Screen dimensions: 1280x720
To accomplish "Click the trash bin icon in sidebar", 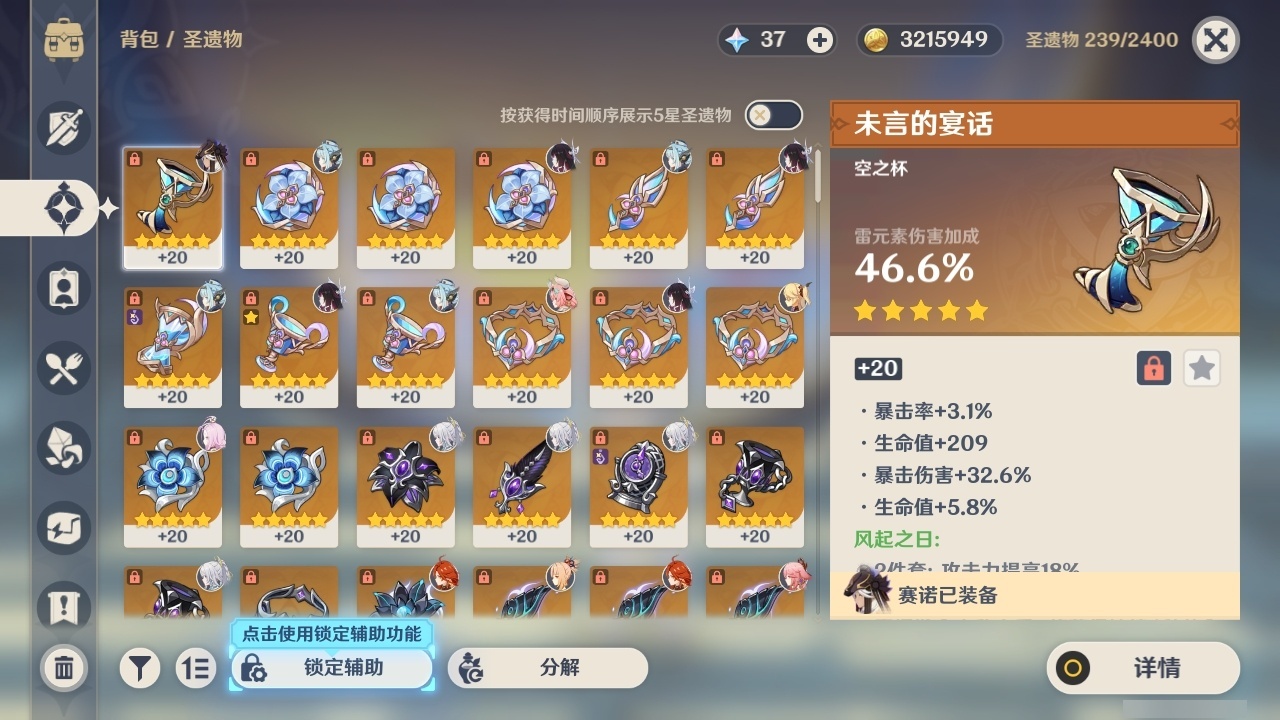I will tap(63, 668).
